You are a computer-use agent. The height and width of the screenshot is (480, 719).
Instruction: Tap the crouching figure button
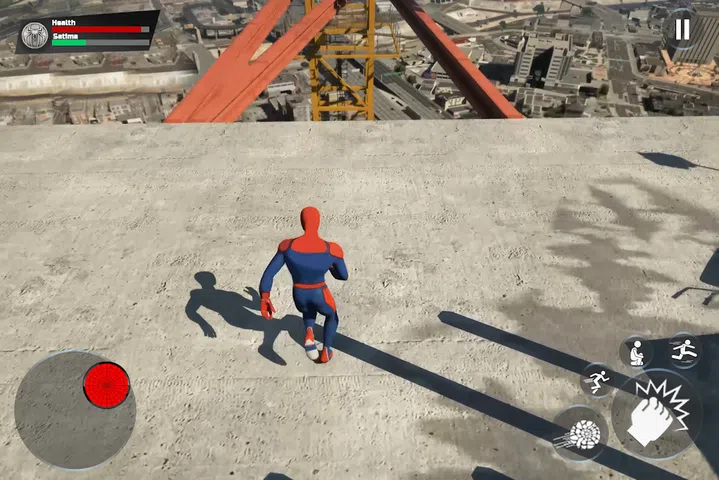click(635, 351)
